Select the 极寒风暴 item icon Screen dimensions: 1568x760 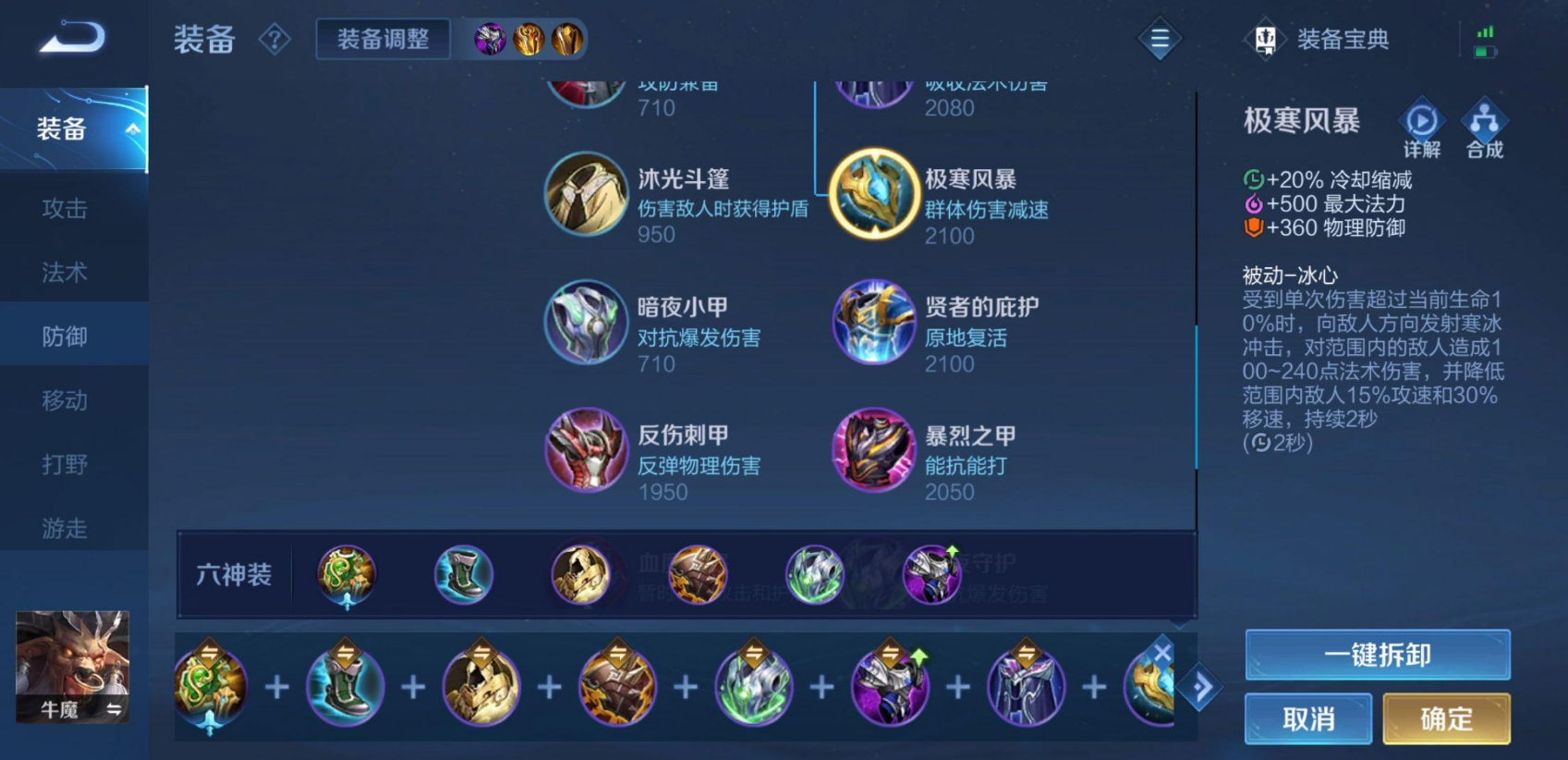click(x=873, y=193)
